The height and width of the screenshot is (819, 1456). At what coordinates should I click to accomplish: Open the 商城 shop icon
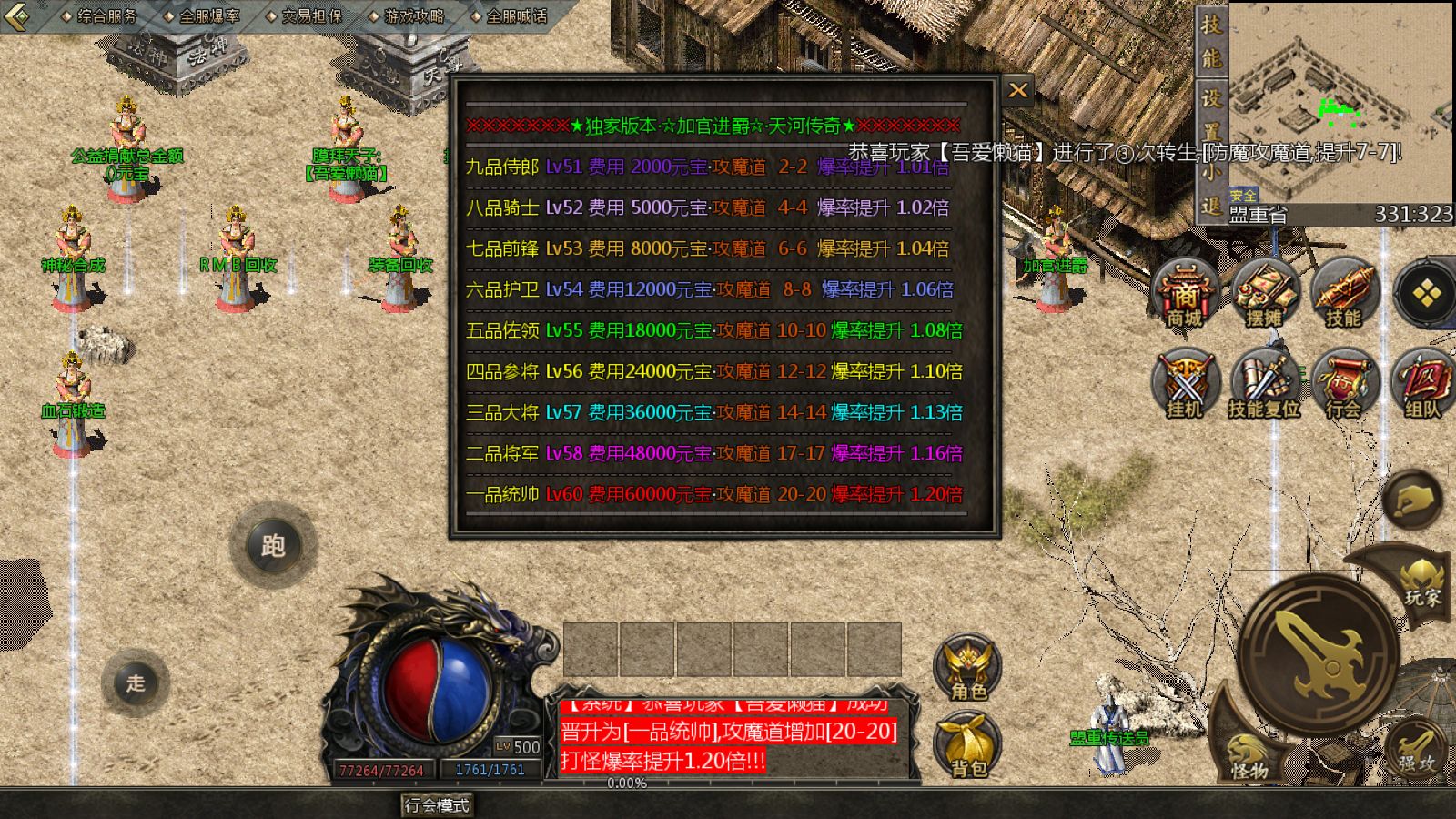click(1185, 293)
